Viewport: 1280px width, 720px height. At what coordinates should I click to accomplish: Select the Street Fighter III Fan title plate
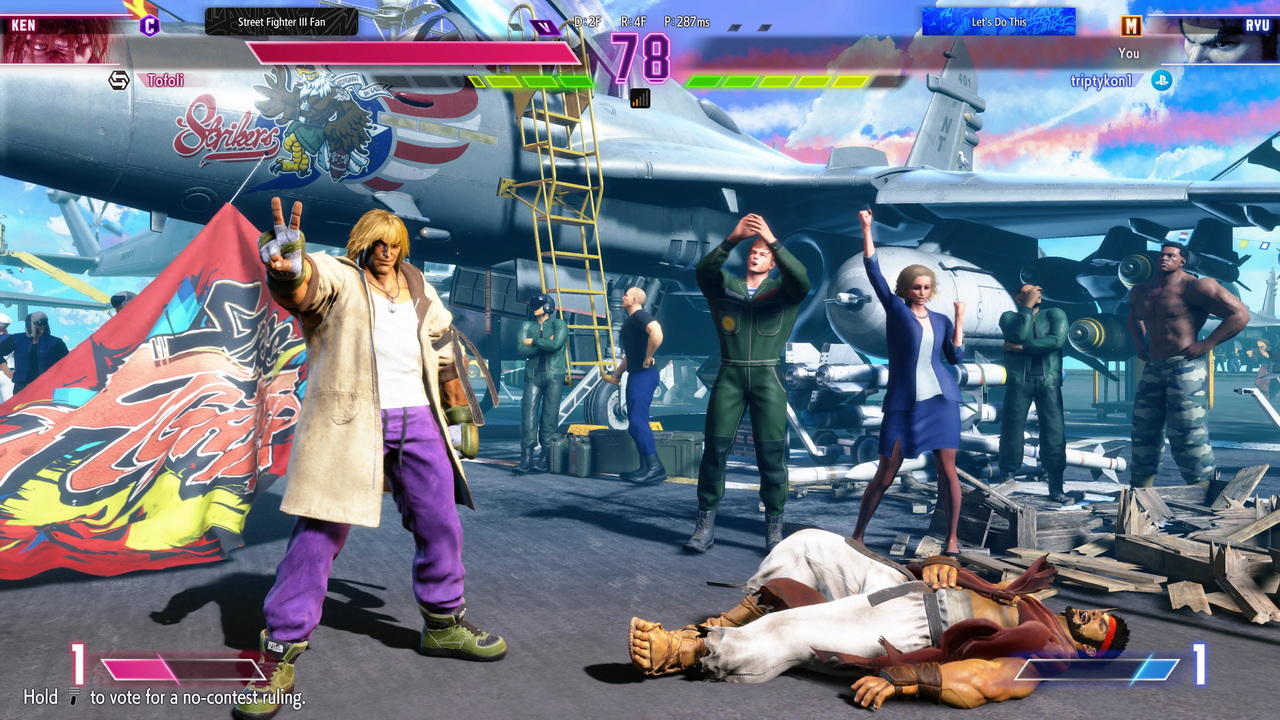tap(281, 22)
